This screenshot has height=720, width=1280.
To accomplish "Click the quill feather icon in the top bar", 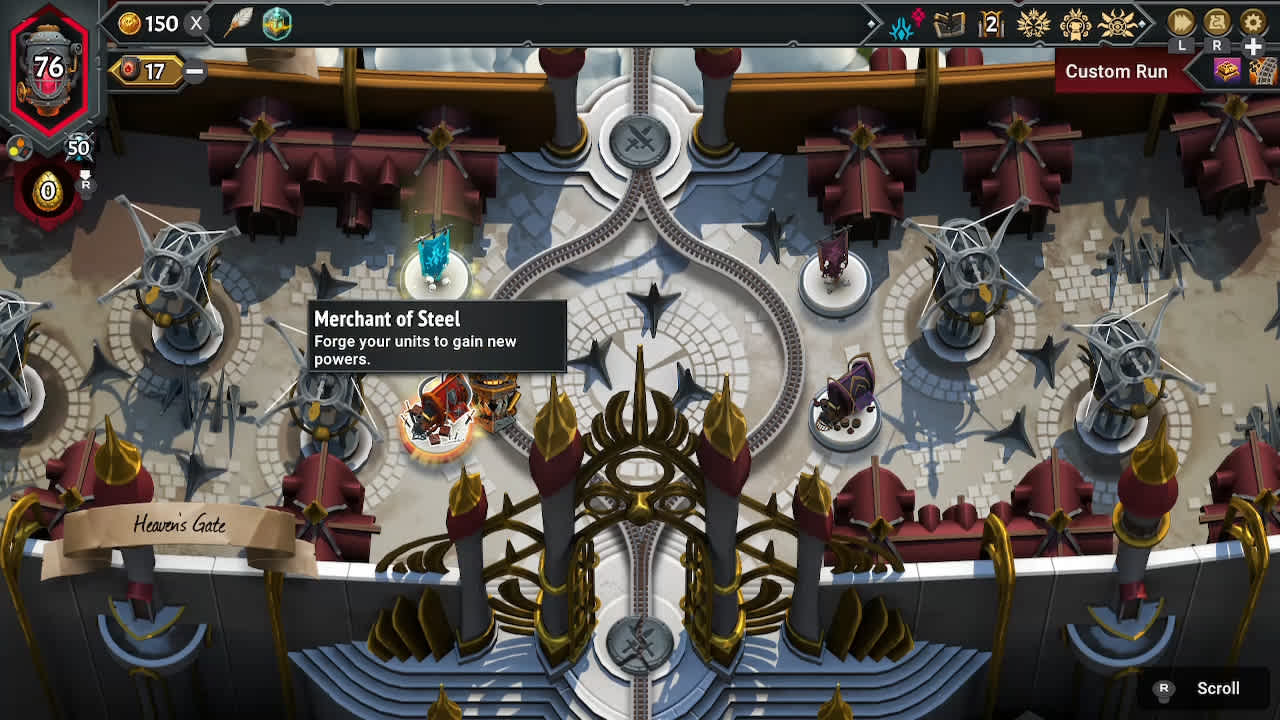I will [239, 22].
